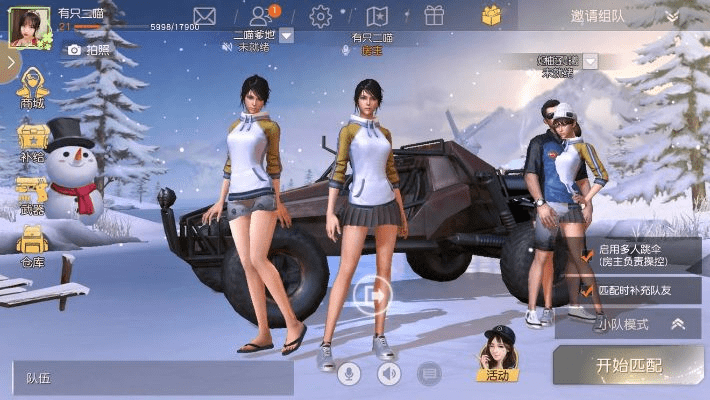This screenshot has width=710, height=400.
Task: Open the settings gear icon
Action: click(320, 16)
